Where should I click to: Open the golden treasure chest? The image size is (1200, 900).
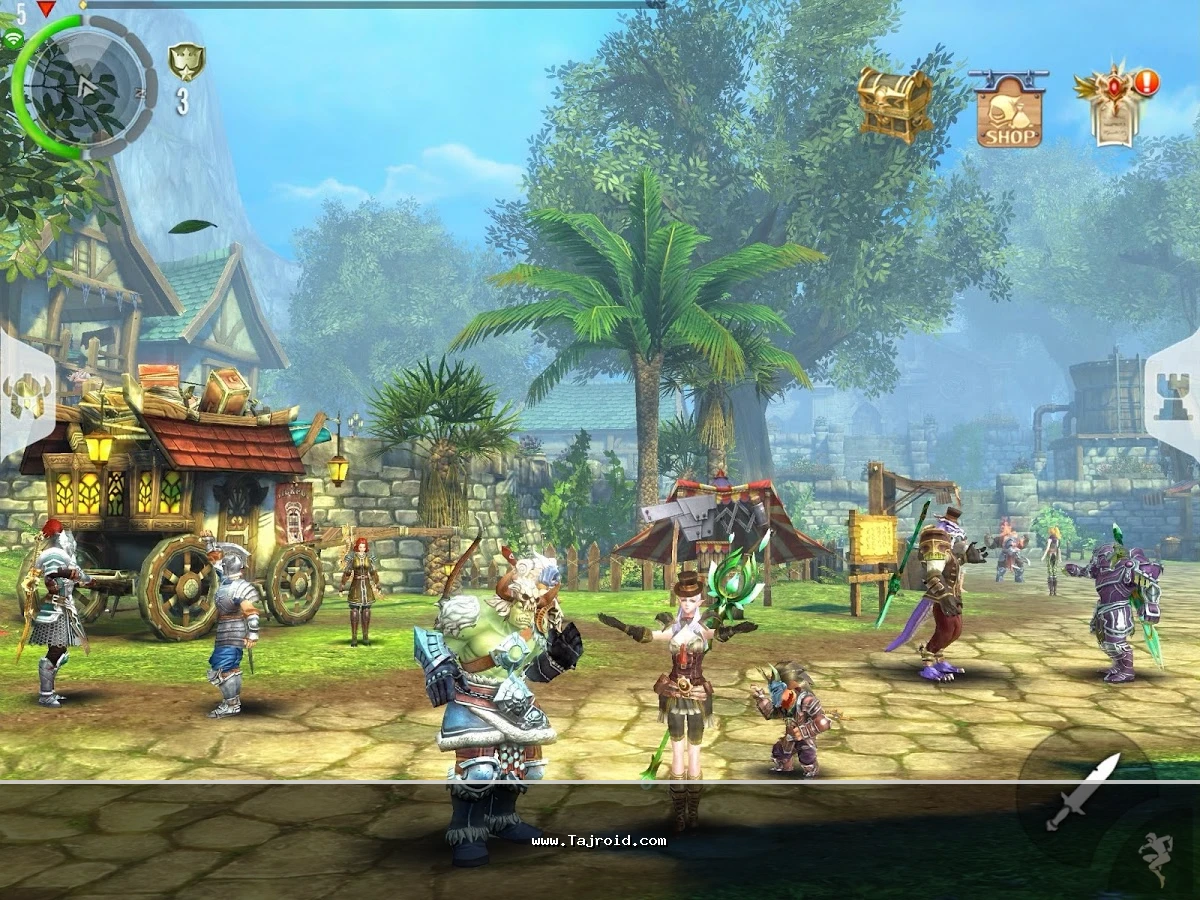[894, 105]
